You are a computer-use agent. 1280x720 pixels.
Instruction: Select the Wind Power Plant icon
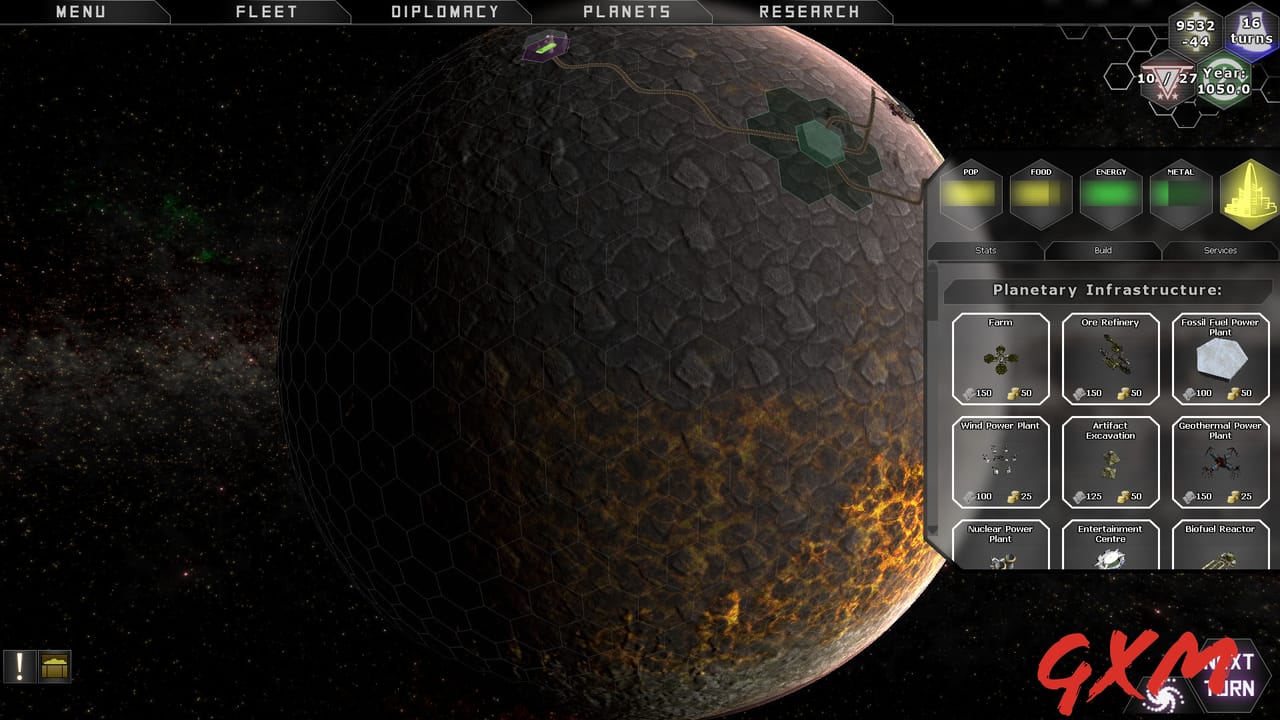click(x=1000, y=462)
